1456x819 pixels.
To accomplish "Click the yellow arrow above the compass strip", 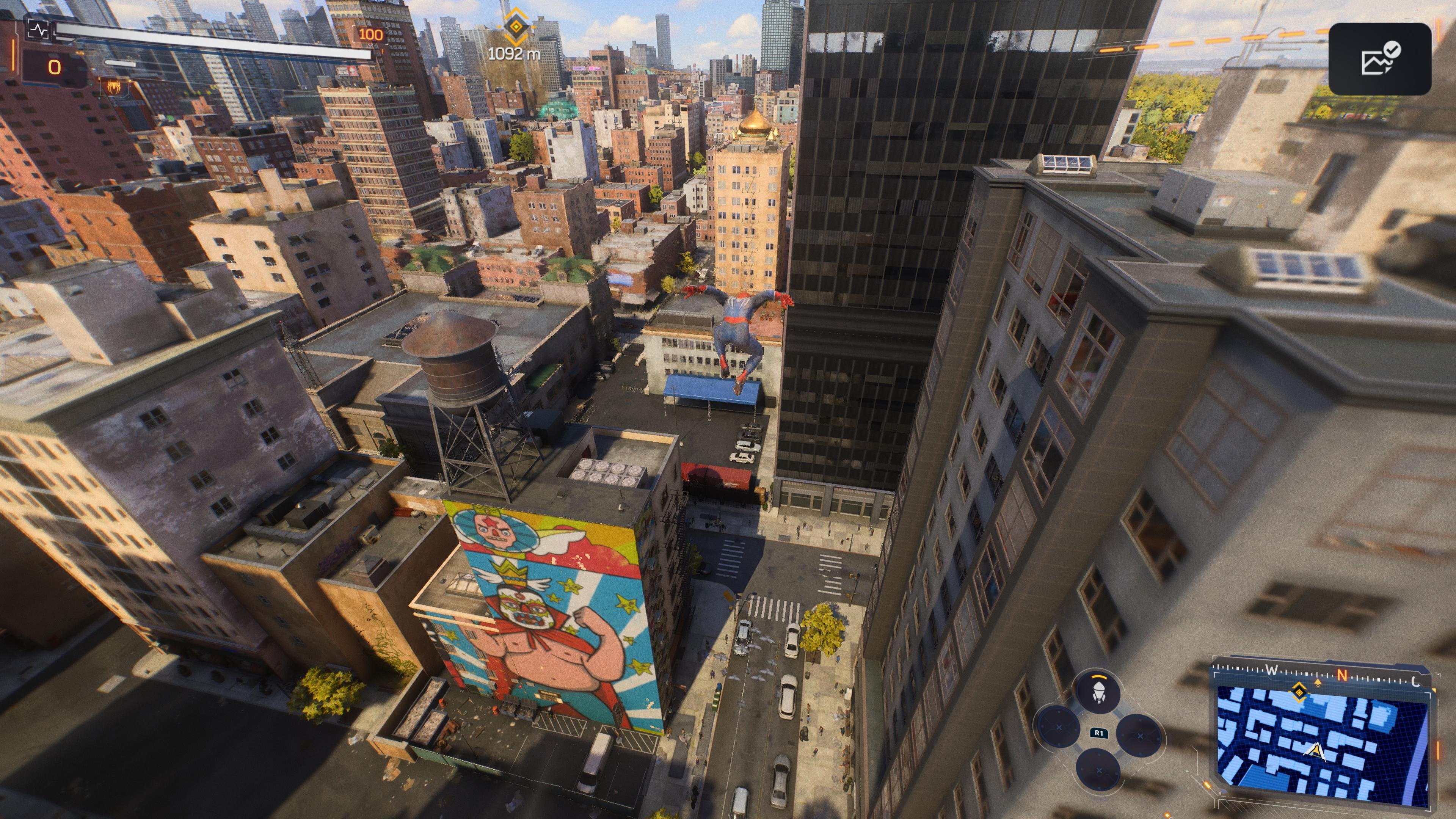I will click(1318, 682).
